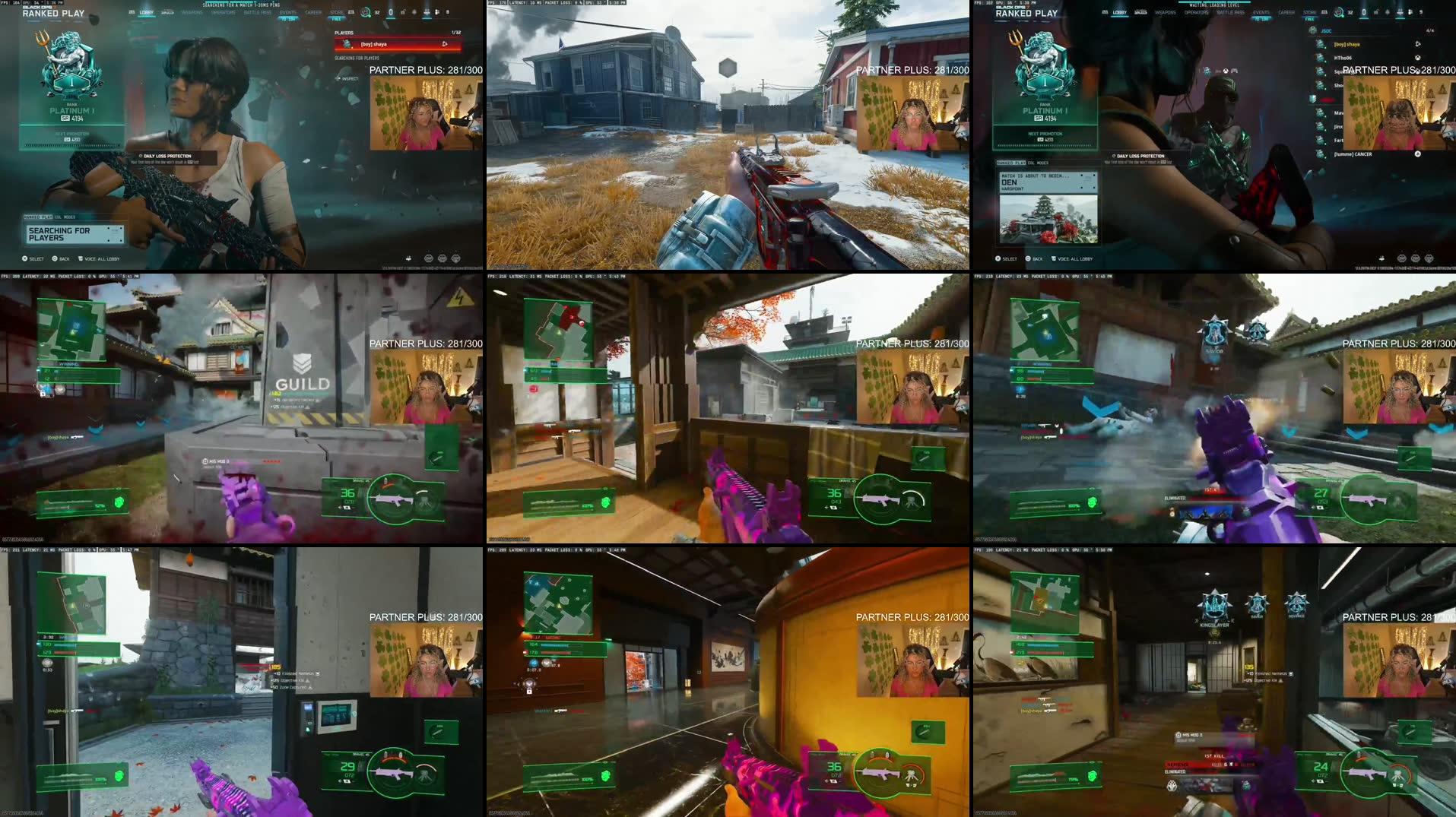
Task: Mute [boy] shaya using the mic icon
Action: [x=1417, y=44]
